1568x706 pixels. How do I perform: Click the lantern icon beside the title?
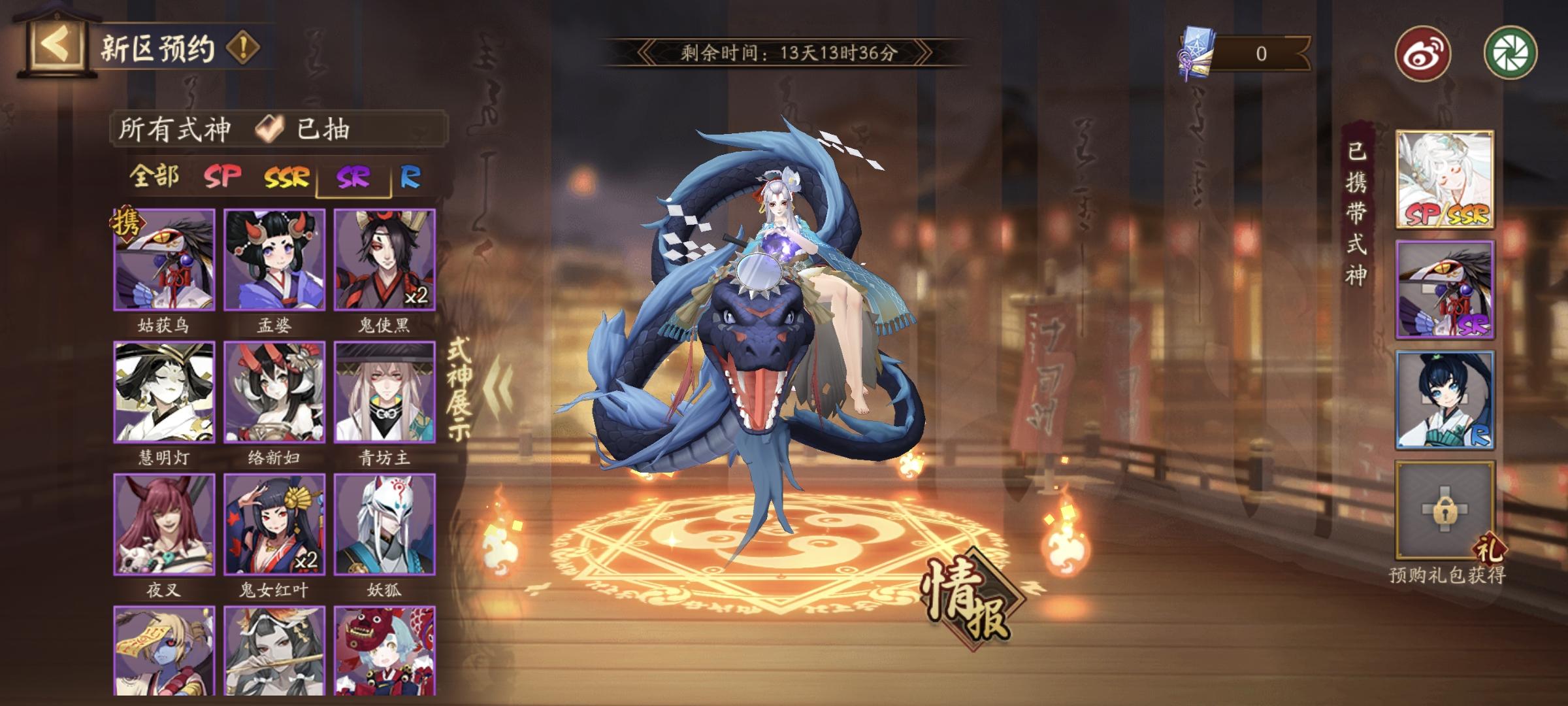(x=59, y=42)
